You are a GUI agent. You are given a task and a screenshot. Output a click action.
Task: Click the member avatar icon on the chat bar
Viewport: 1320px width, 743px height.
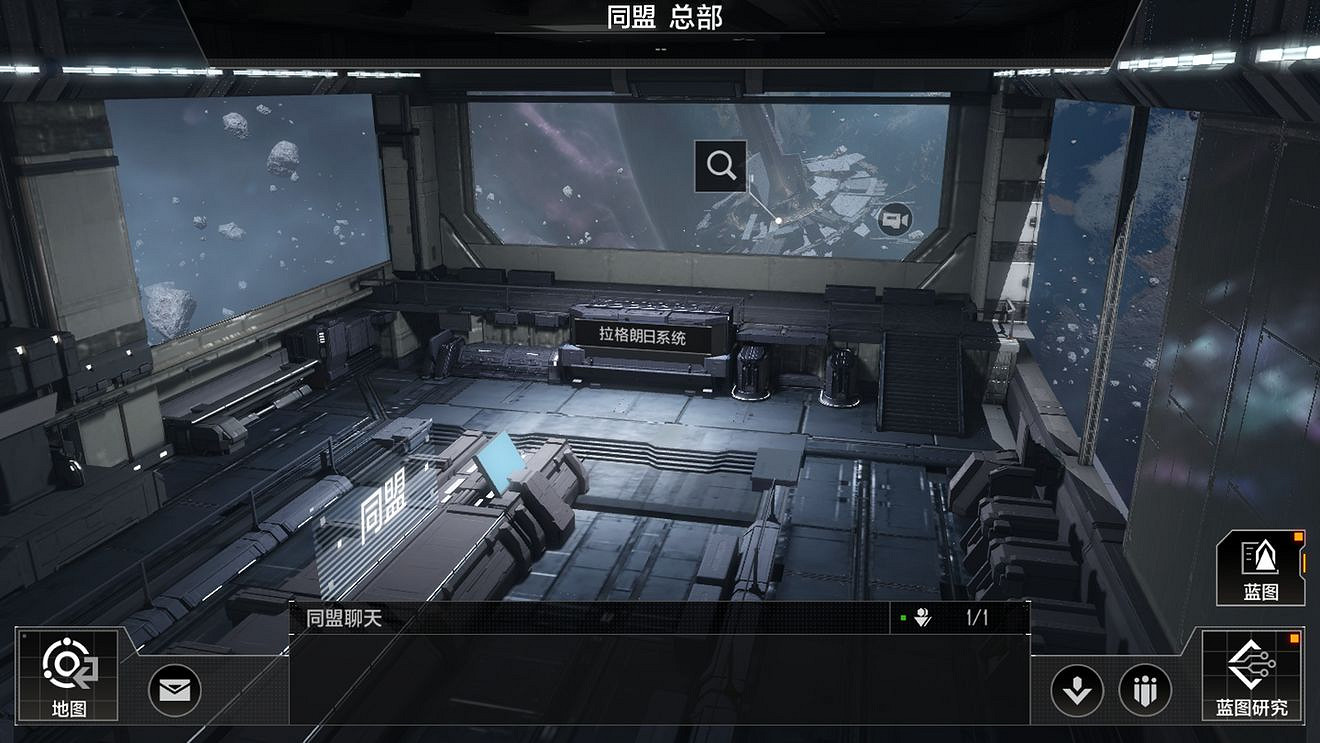pyautogui.click(x=922, y=615)
